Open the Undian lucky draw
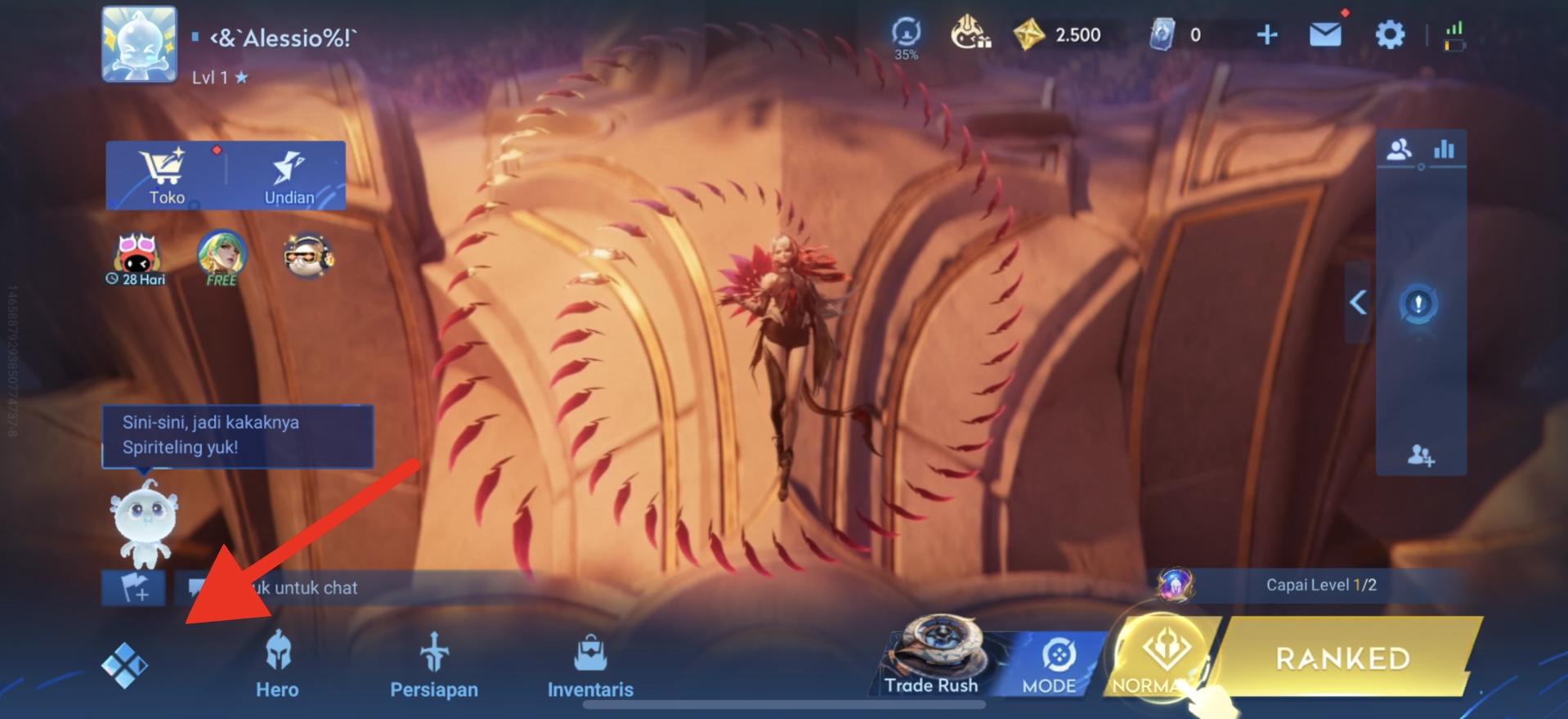Screen dimensions: 1568x719 [288, 175]
